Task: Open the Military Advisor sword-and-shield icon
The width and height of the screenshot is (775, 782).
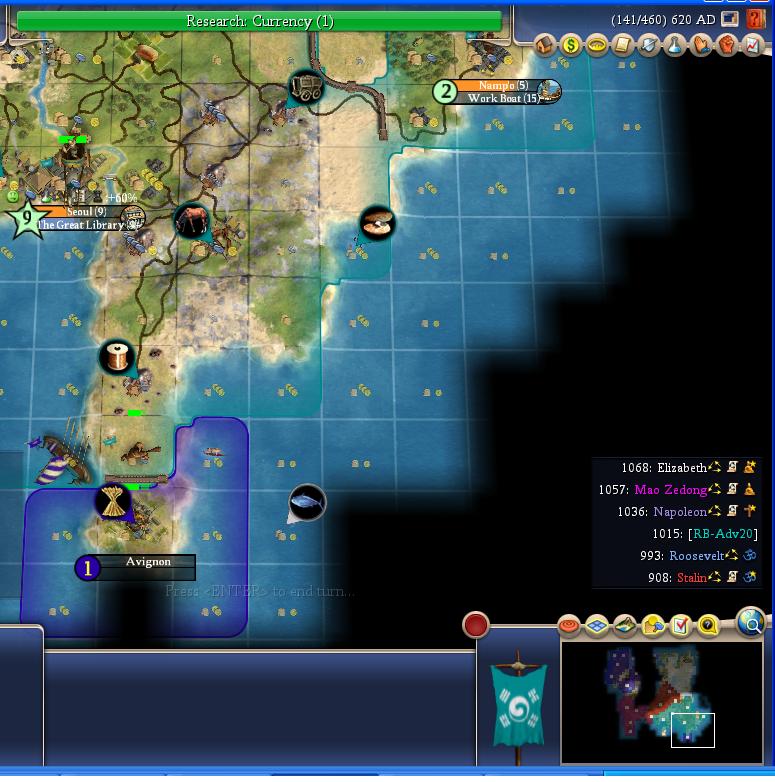Action: 649,45
